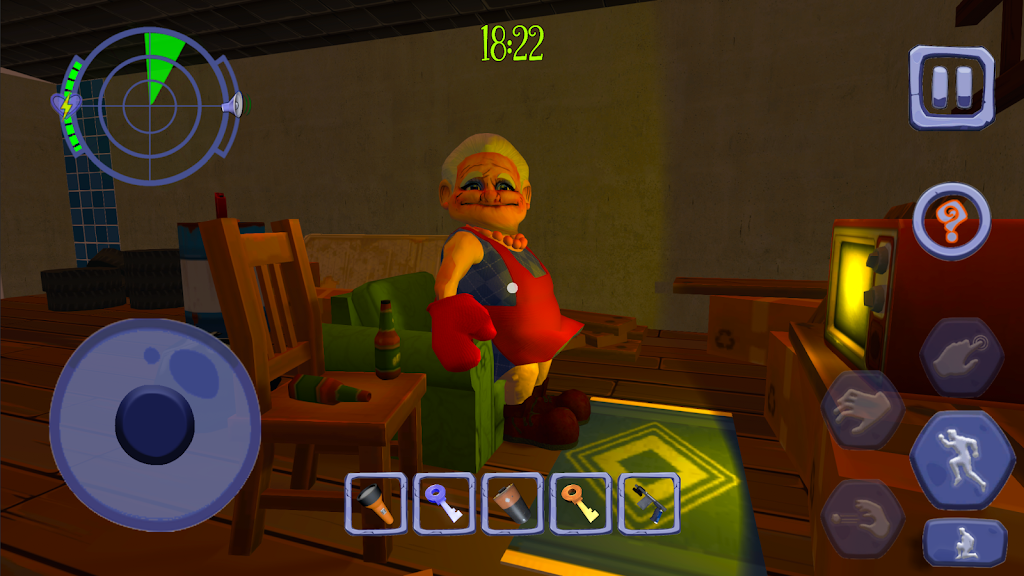Select the battery inventory slot
This screenshot has width=1024, height=576.
512,502
